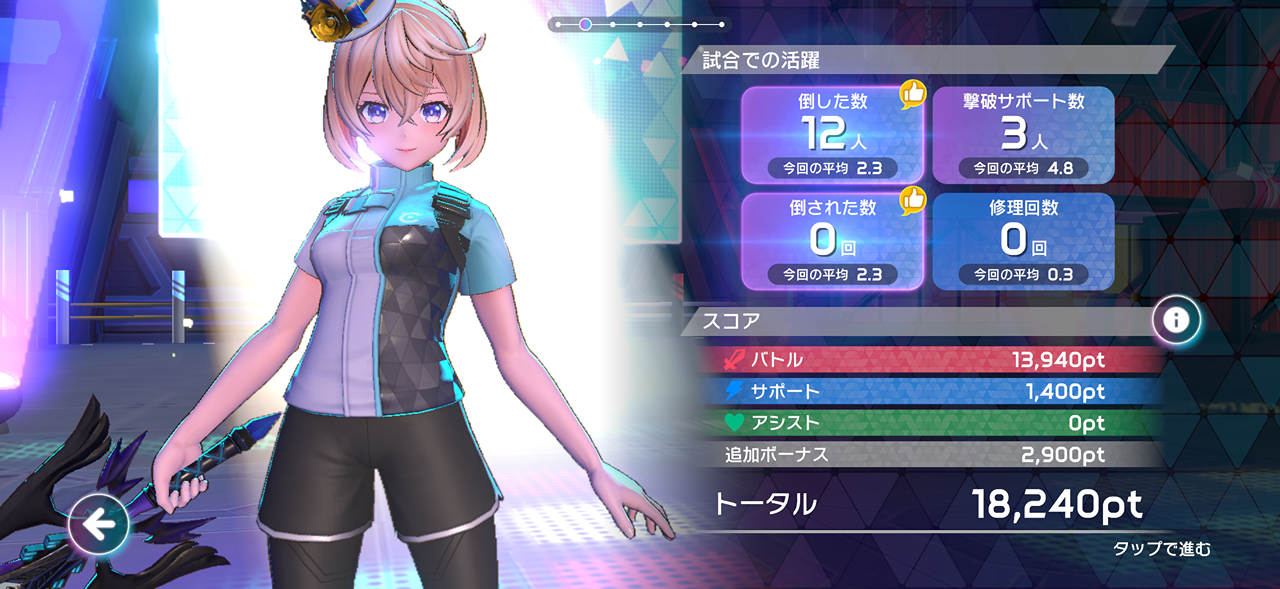Select the 倒された数 stat panel

(x=832, y=241)
